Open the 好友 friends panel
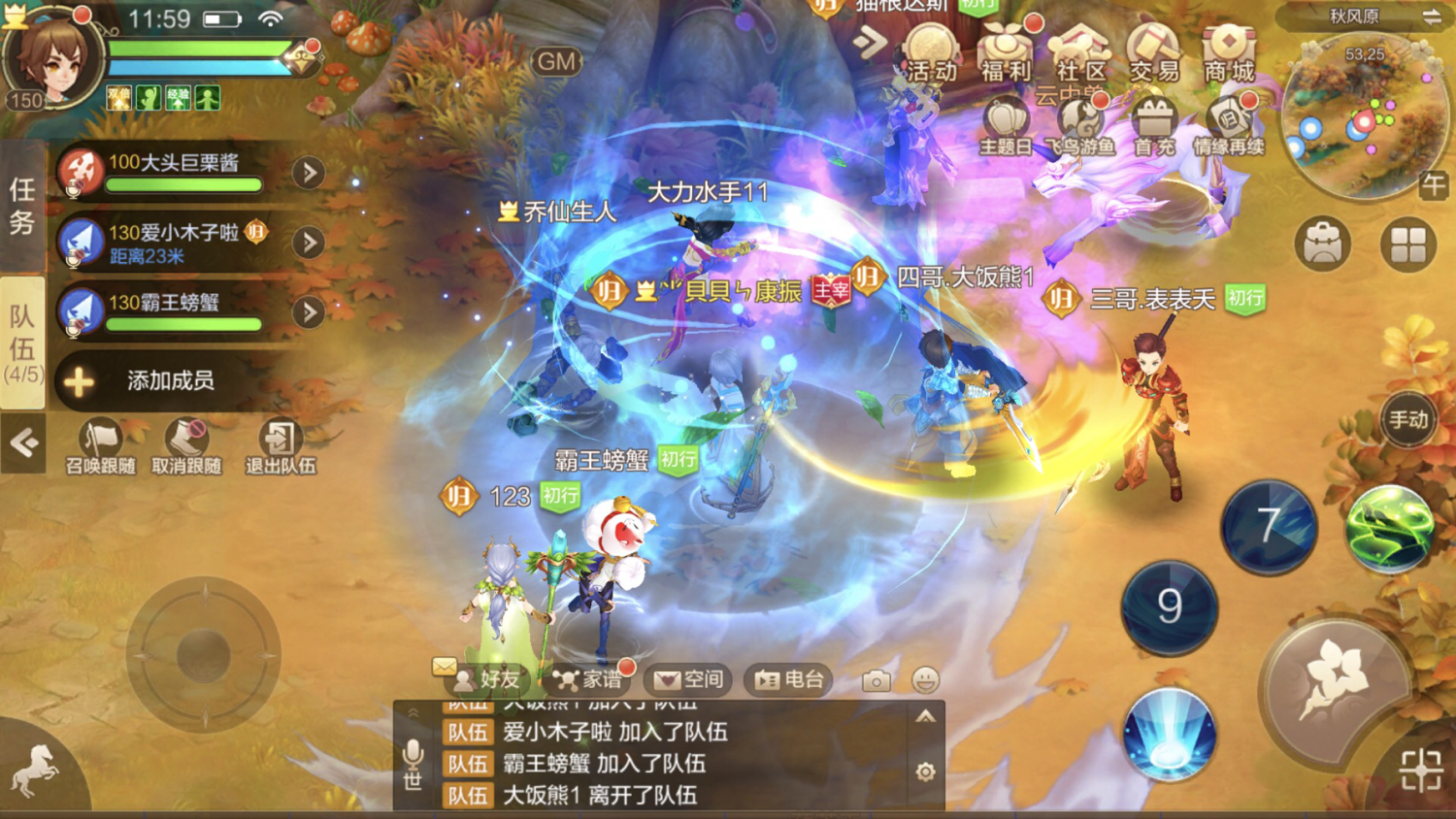Image resolution: width=1456 pixels, height=819 pixels. (x=488, y=679)
